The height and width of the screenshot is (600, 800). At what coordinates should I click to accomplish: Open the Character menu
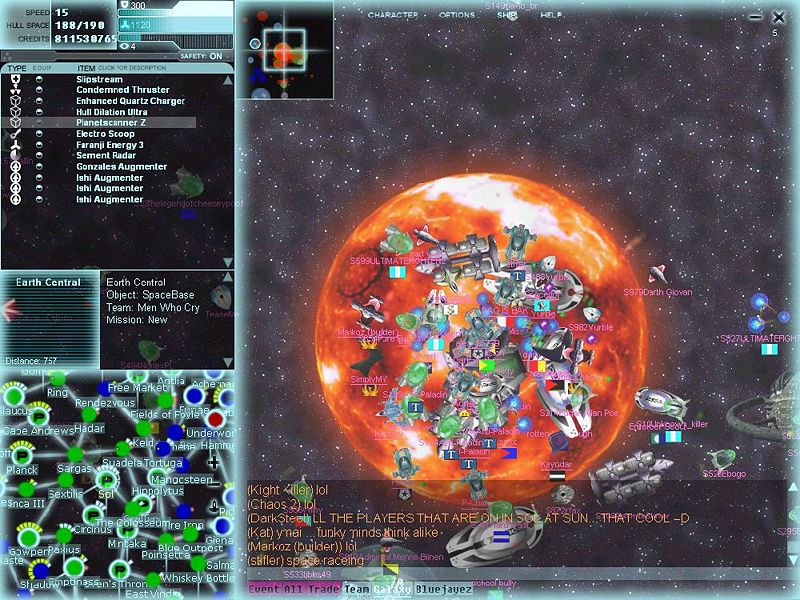pos(392,16)
